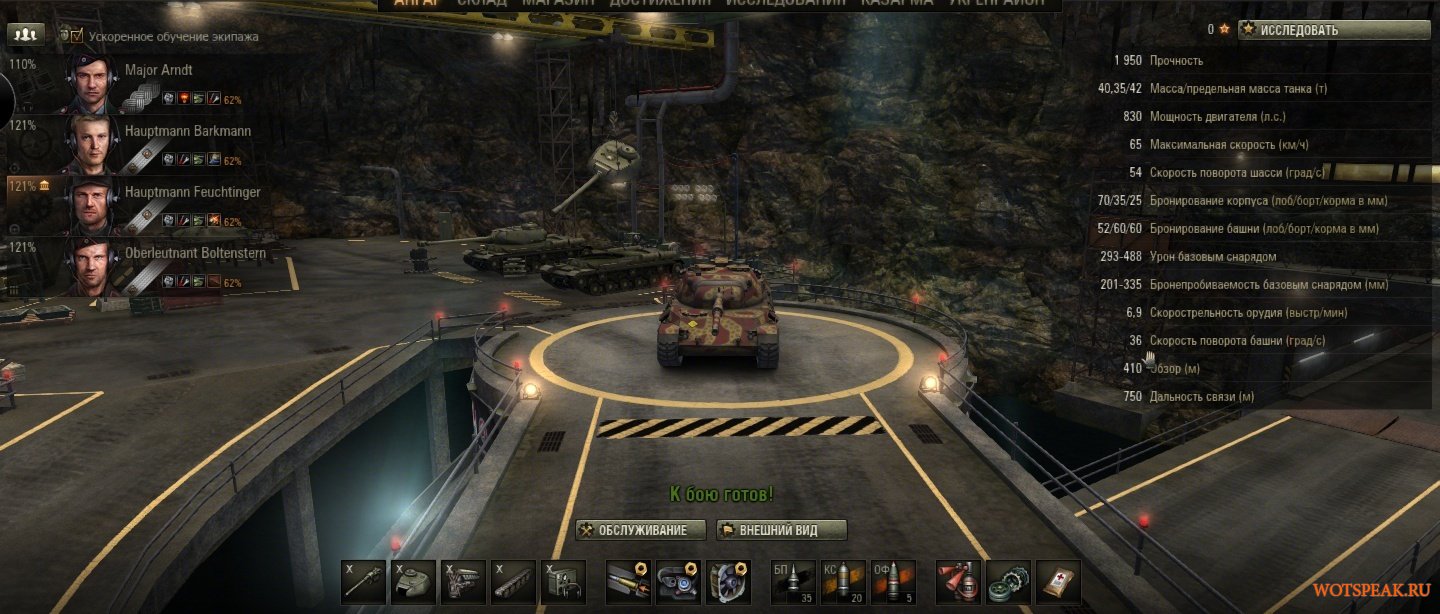The image size is (1440, 614).
Task: Select crew member Major Arndt
Action: point(158,71)
